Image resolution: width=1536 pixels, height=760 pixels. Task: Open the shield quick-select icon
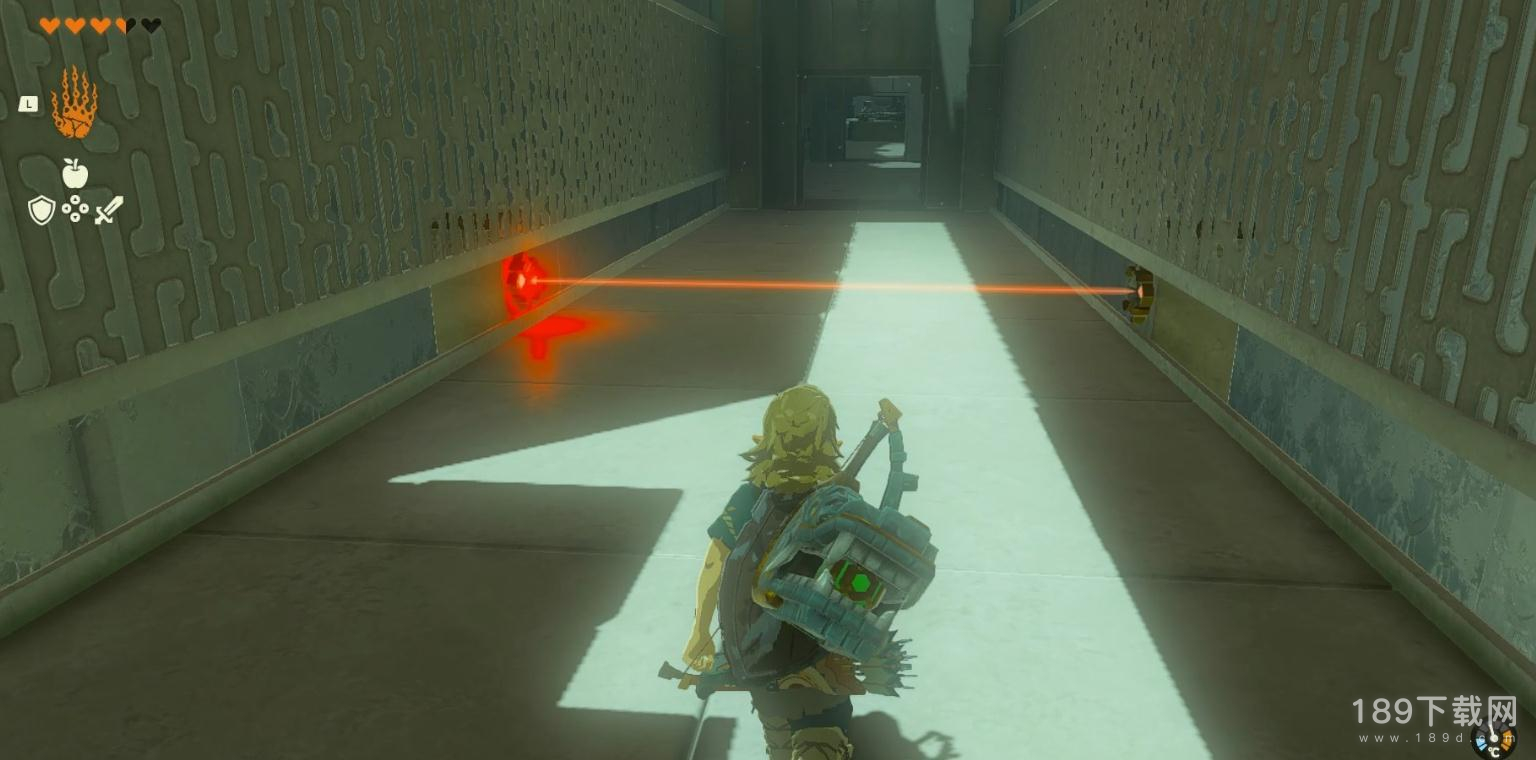(x=41, y=210)
